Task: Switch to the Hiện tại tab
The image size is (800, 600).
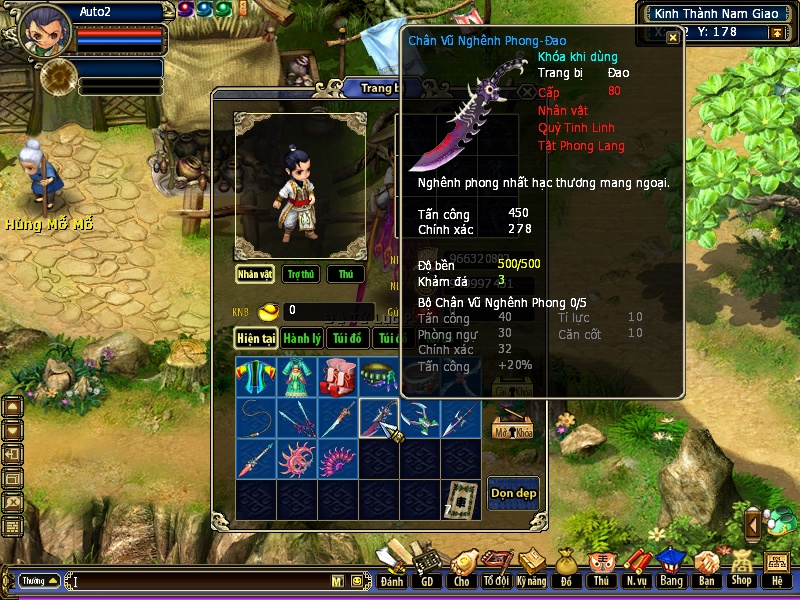Action: point(256,339)
